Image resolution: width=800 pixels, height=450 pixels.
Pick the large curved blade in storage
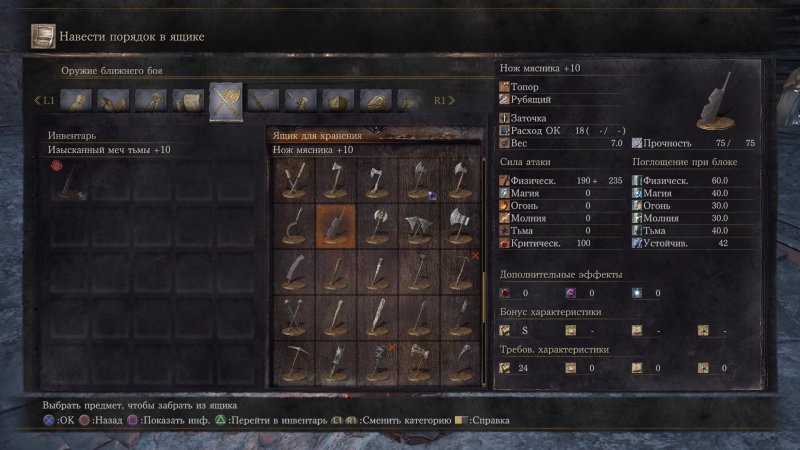click(x=293, y=271)
